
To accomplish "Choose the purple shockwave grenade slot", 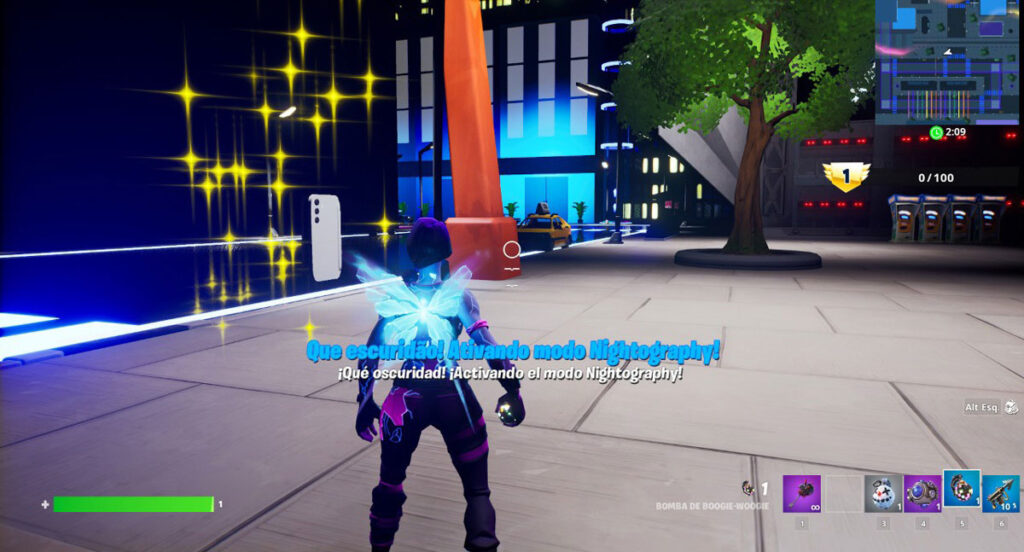I will [922, 493].
